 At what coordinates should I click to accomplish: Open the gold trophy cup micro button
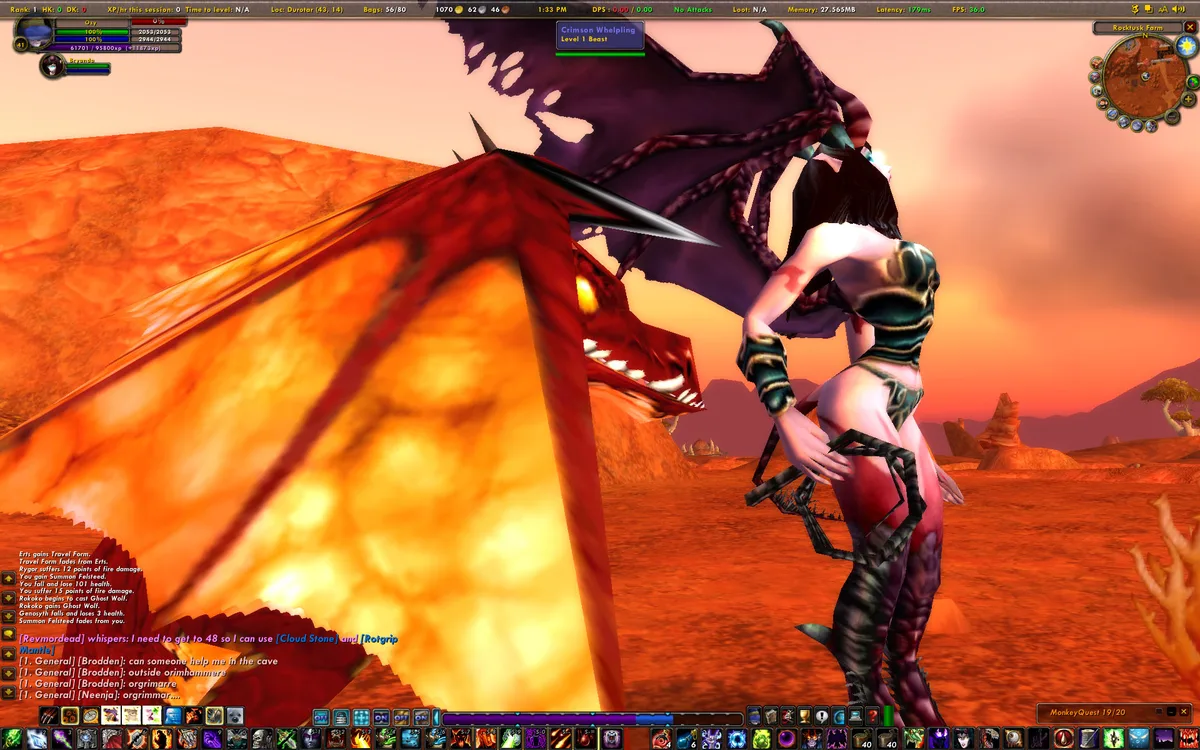pos(803,716)
